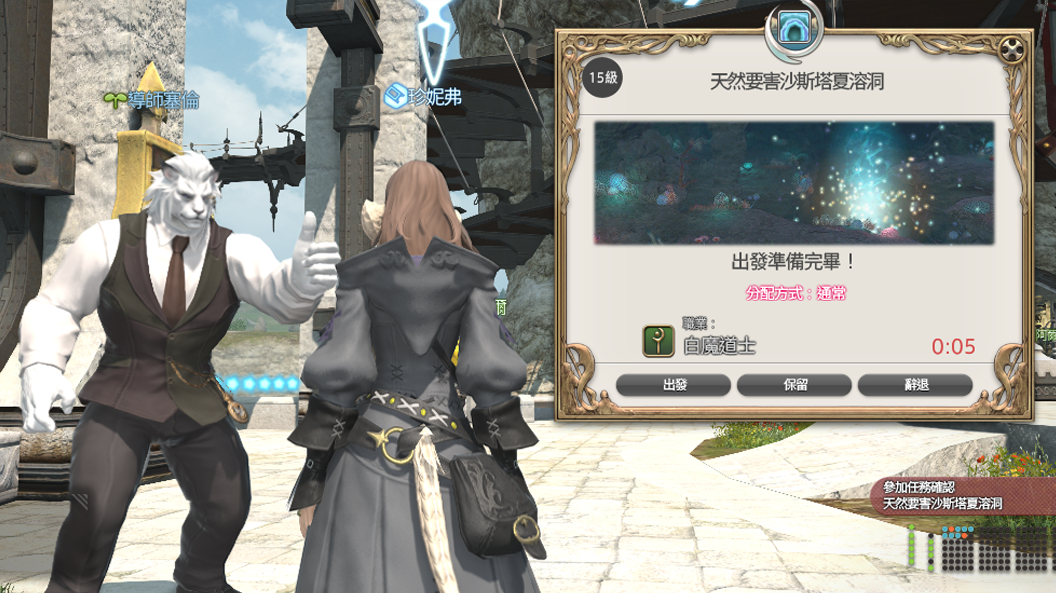Click the blue cave duty icon atop the window
The width and height of the screenshot is (1056, 593).
[794, 30]
